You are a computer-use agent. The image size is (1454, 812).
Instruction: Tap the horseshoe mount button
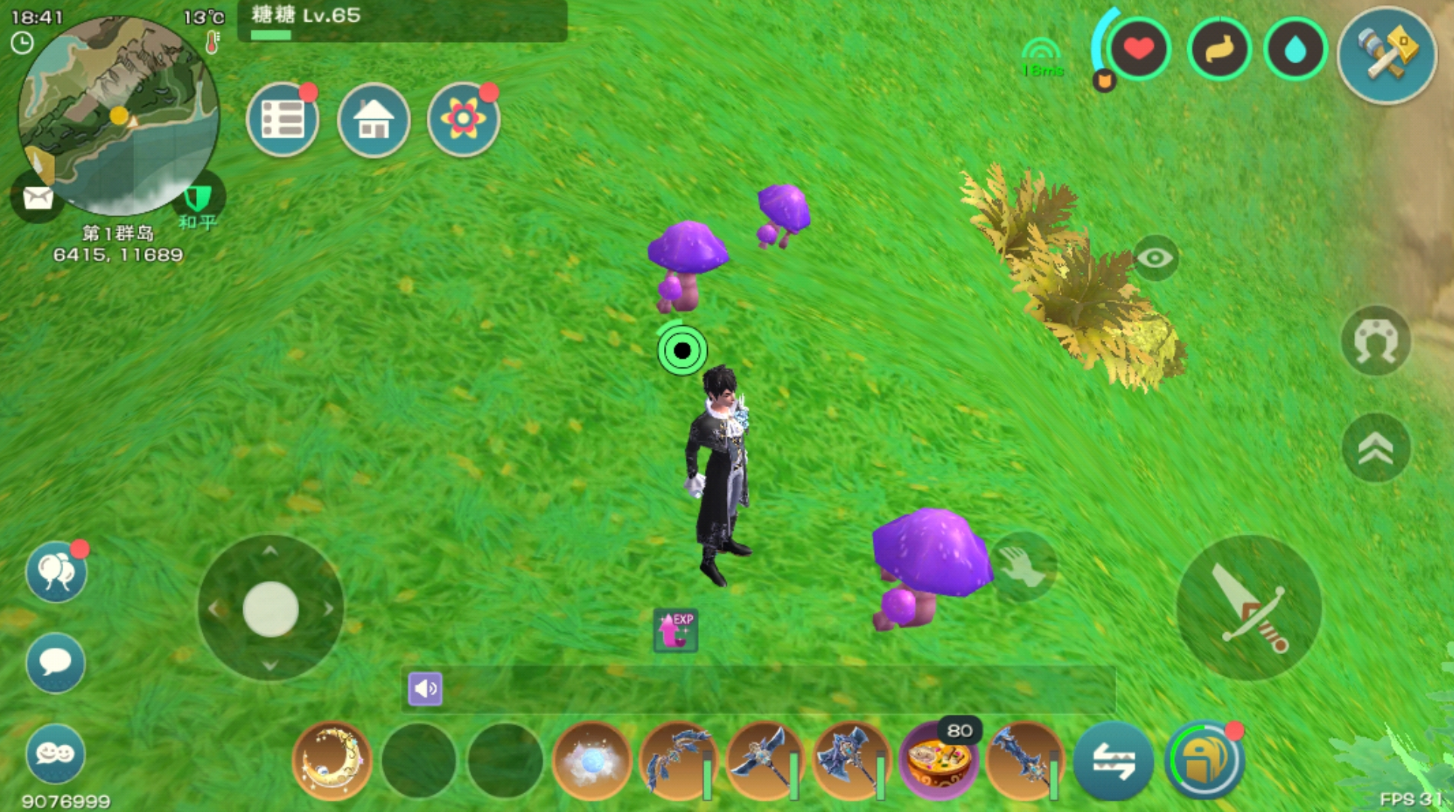tap(1376, 341)
